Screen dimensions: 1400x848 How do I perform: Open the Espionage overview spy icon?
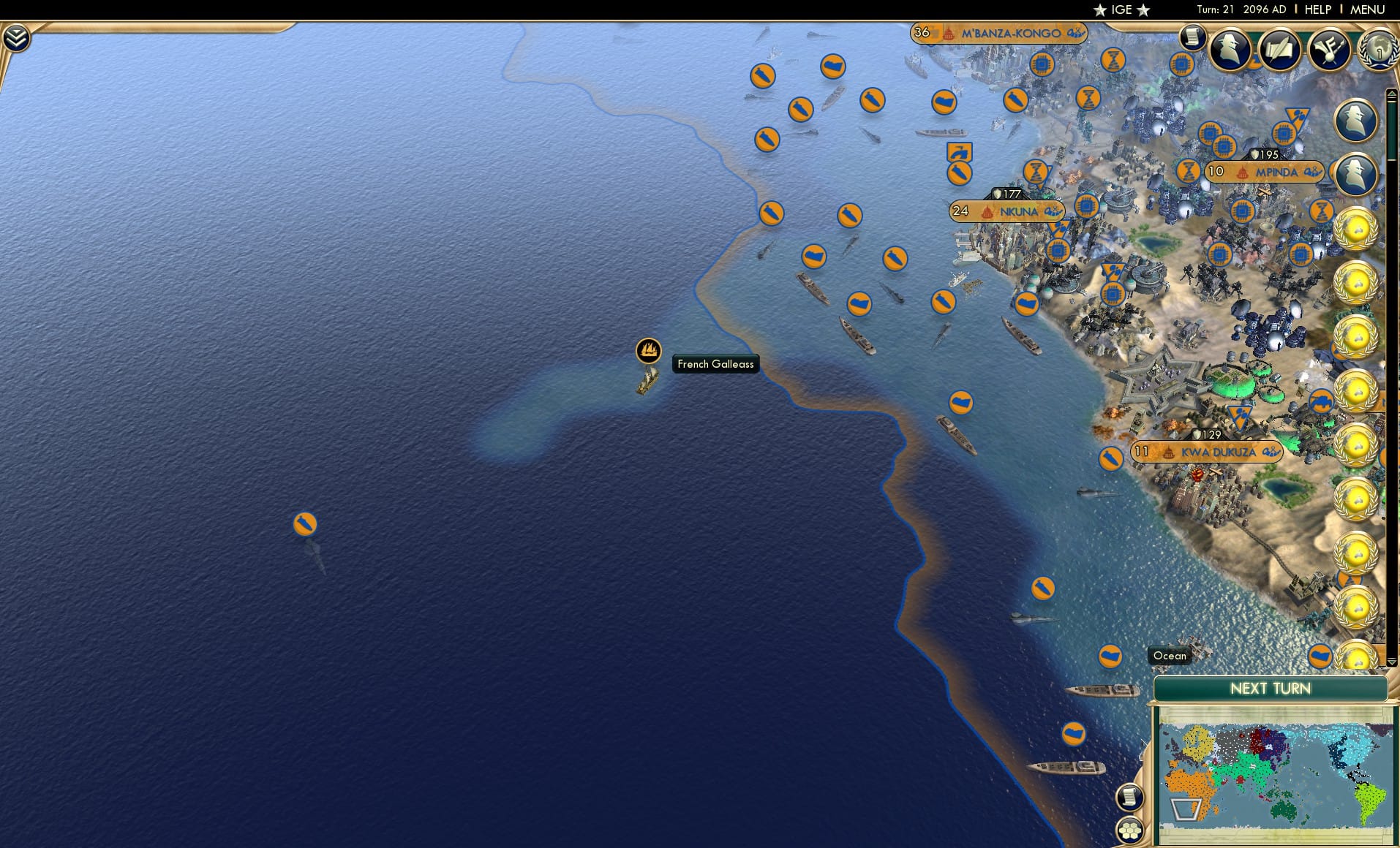1228,50
